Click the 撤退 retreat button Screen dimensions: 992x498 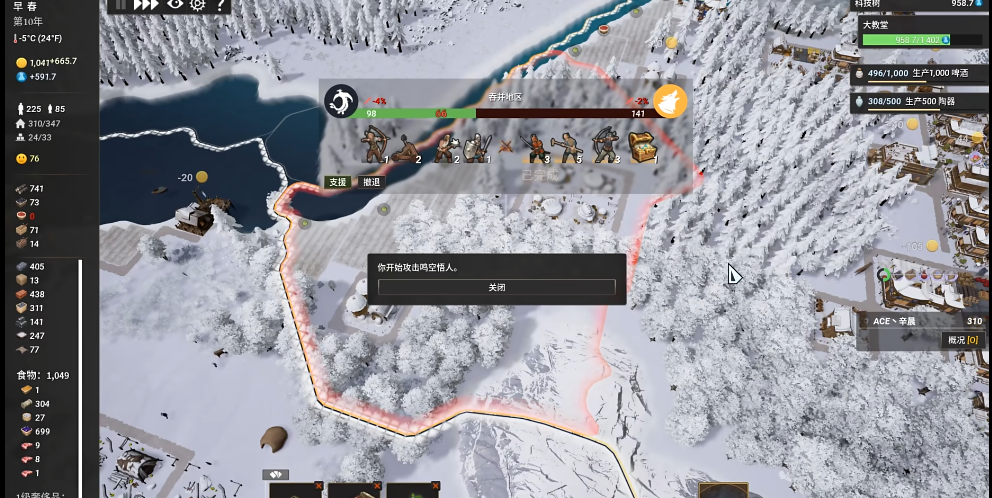(371, 182)
